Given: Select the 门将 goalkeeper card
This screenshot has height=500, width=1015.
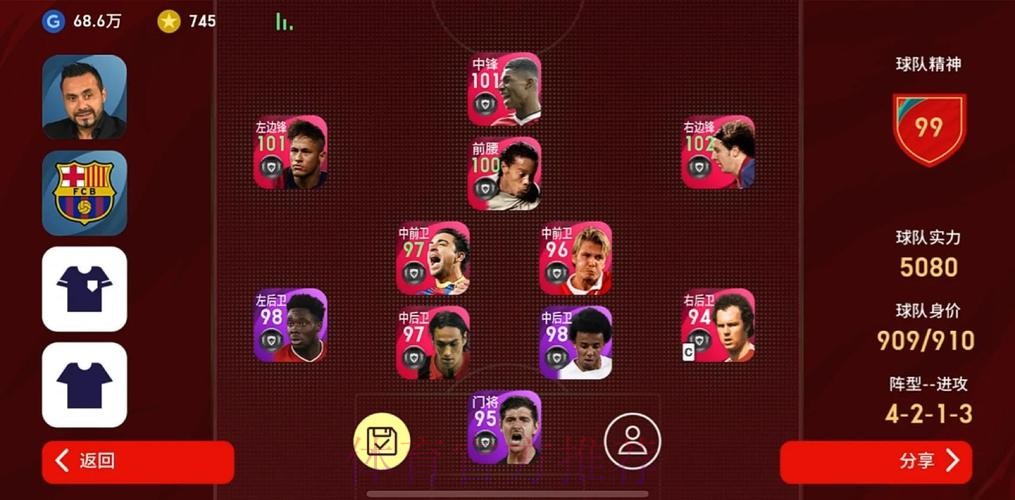Looking at the screenshot, I should point(504,427).
